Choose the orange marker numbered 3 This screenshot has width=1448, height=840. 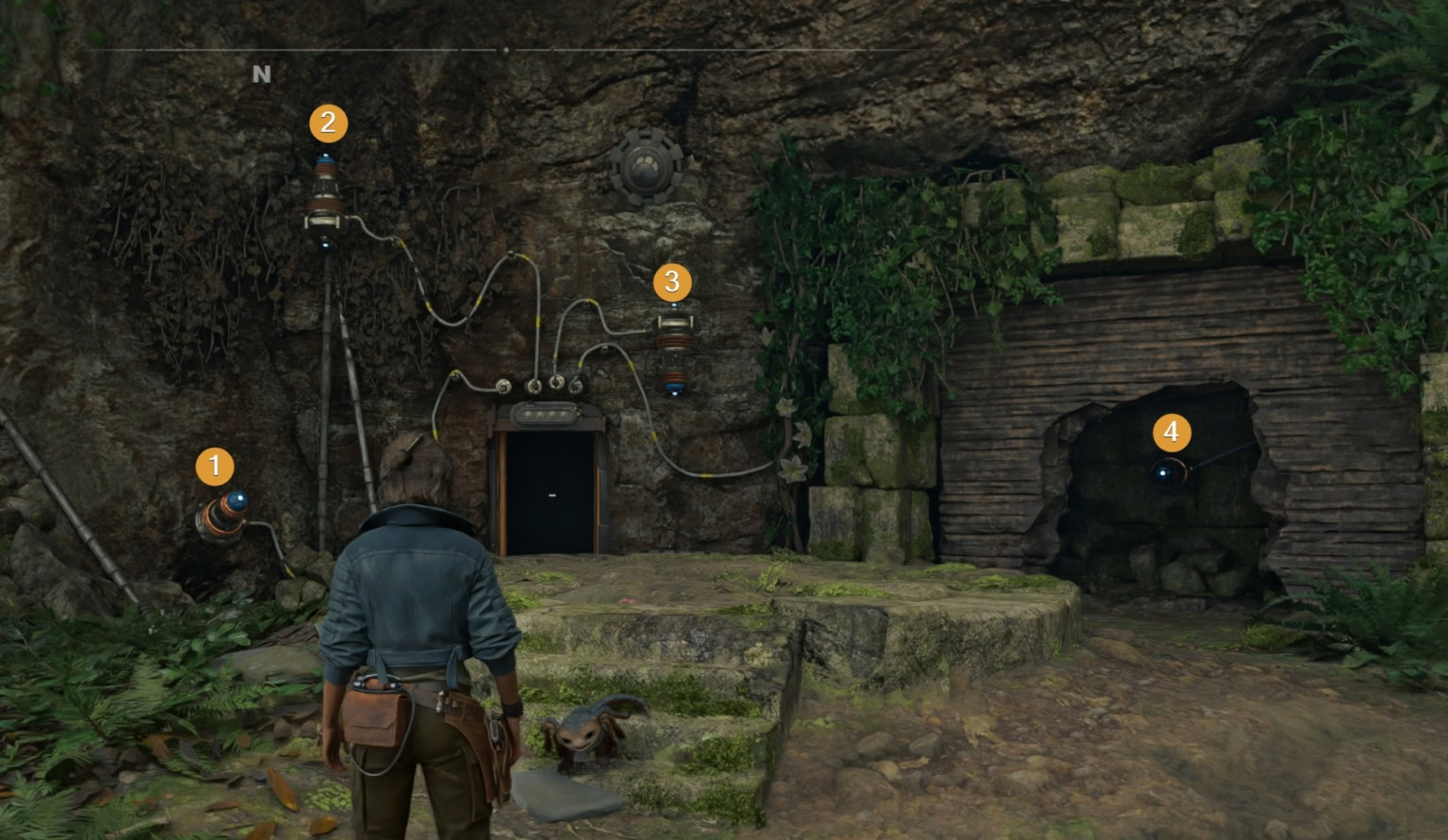pyautogui.click(x=672, y=282)
